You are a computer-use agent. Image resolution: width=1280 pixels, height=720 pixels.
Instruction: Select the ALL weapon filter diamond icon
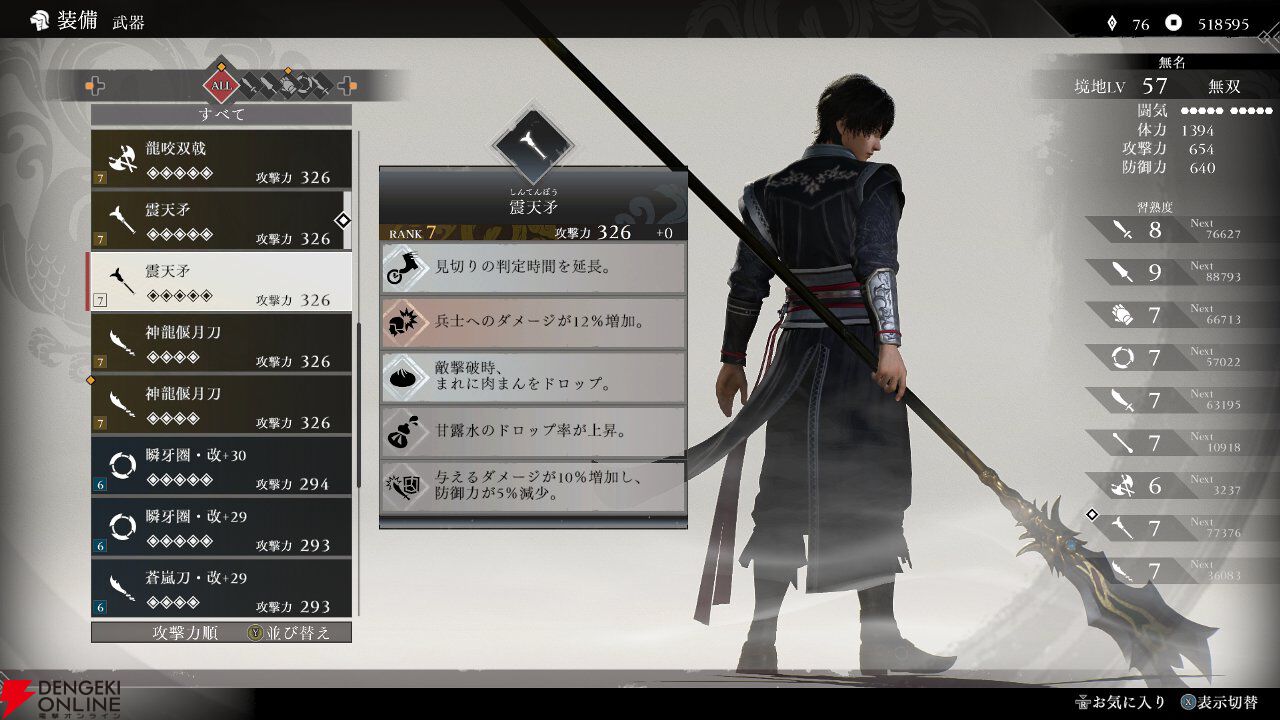(x=220, y=86)
